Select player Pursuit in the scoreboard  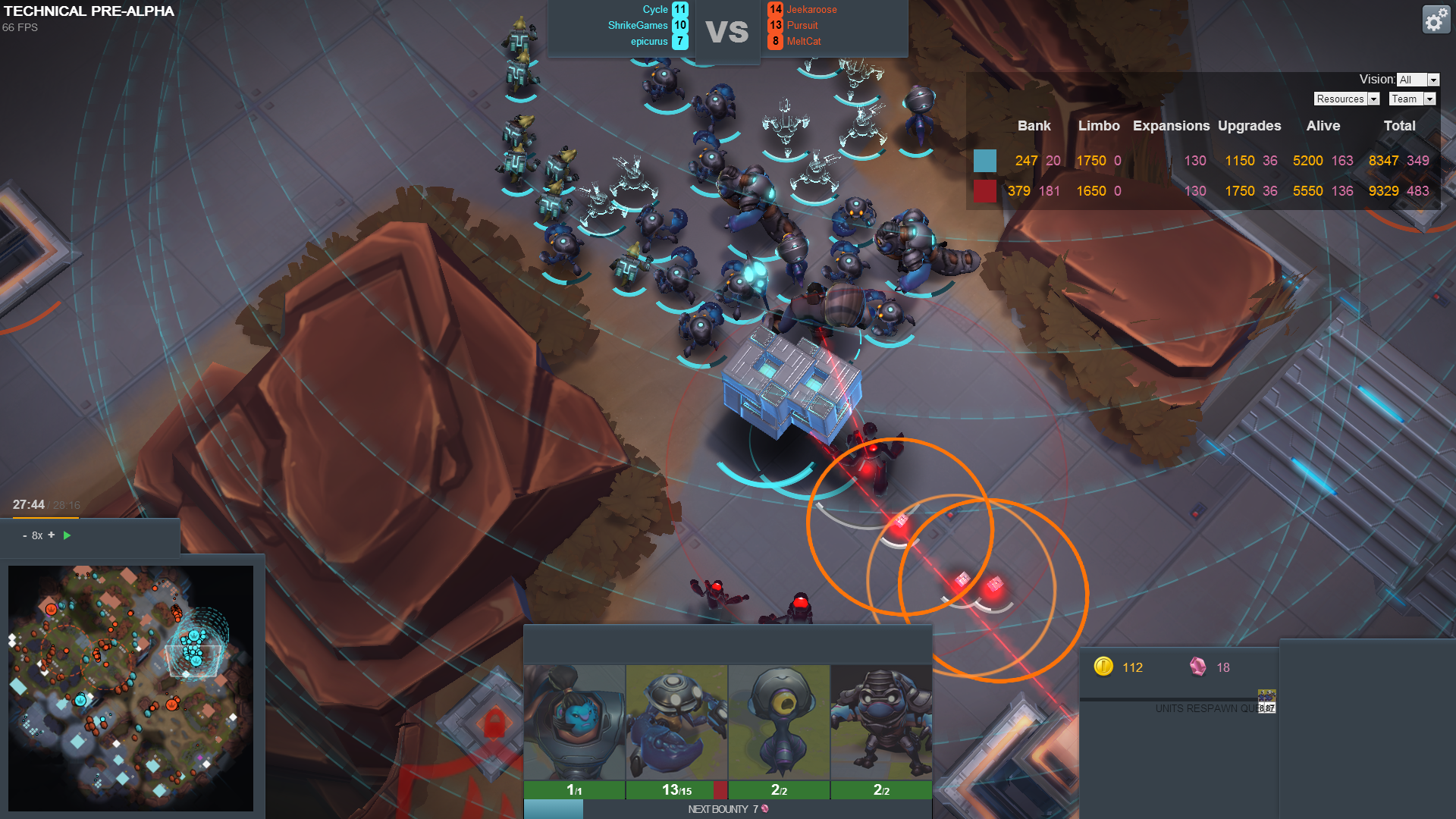tap(802, 26)
